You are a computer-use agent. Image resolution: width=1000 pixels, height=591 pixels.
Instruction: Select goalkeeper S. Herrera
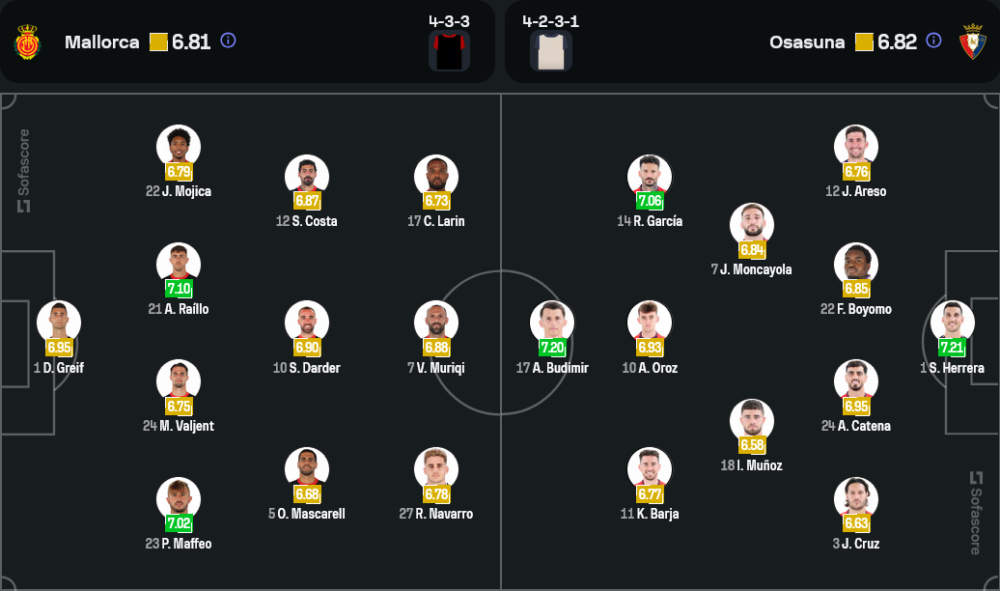pos(952,323)
